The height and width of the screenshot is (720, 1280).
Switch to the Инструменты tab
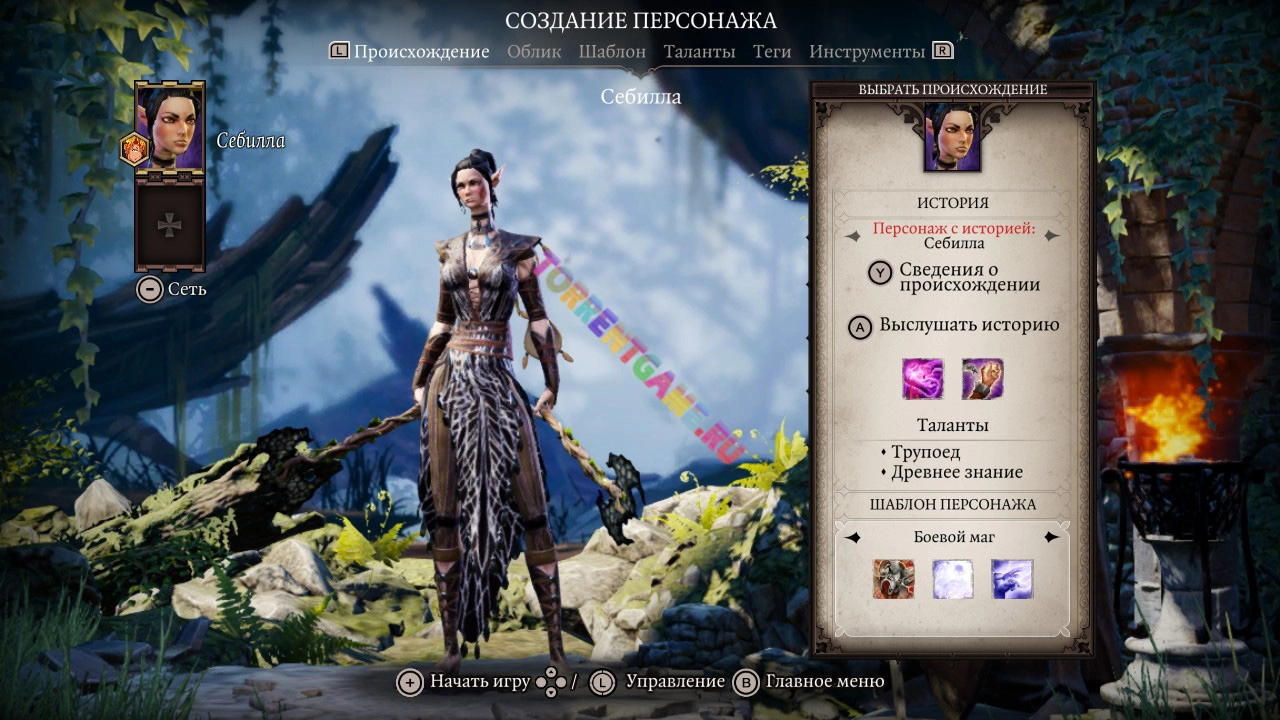866,52
